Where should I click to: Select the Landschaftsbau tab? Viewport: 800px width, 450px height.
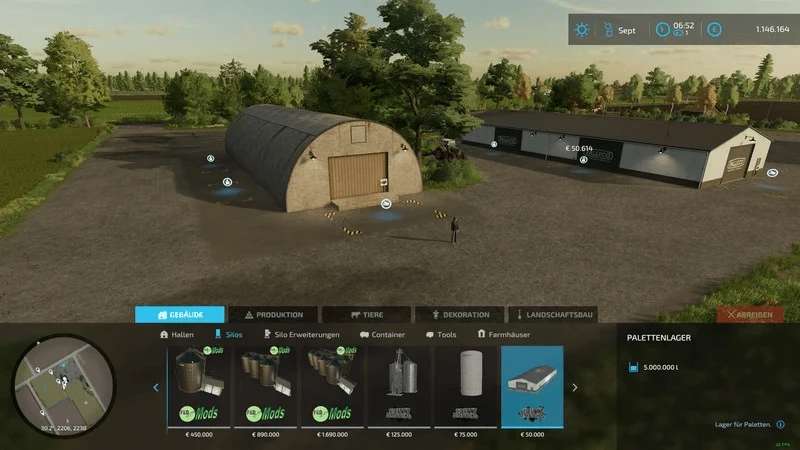[552, 314]
